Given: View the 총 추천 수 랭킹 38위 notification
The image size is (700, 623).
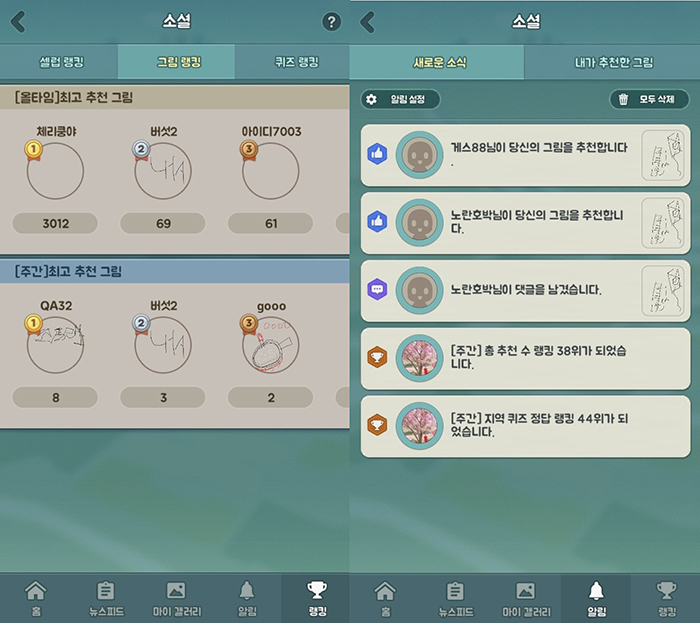Looking at the screenshot, I should [525, 357].
